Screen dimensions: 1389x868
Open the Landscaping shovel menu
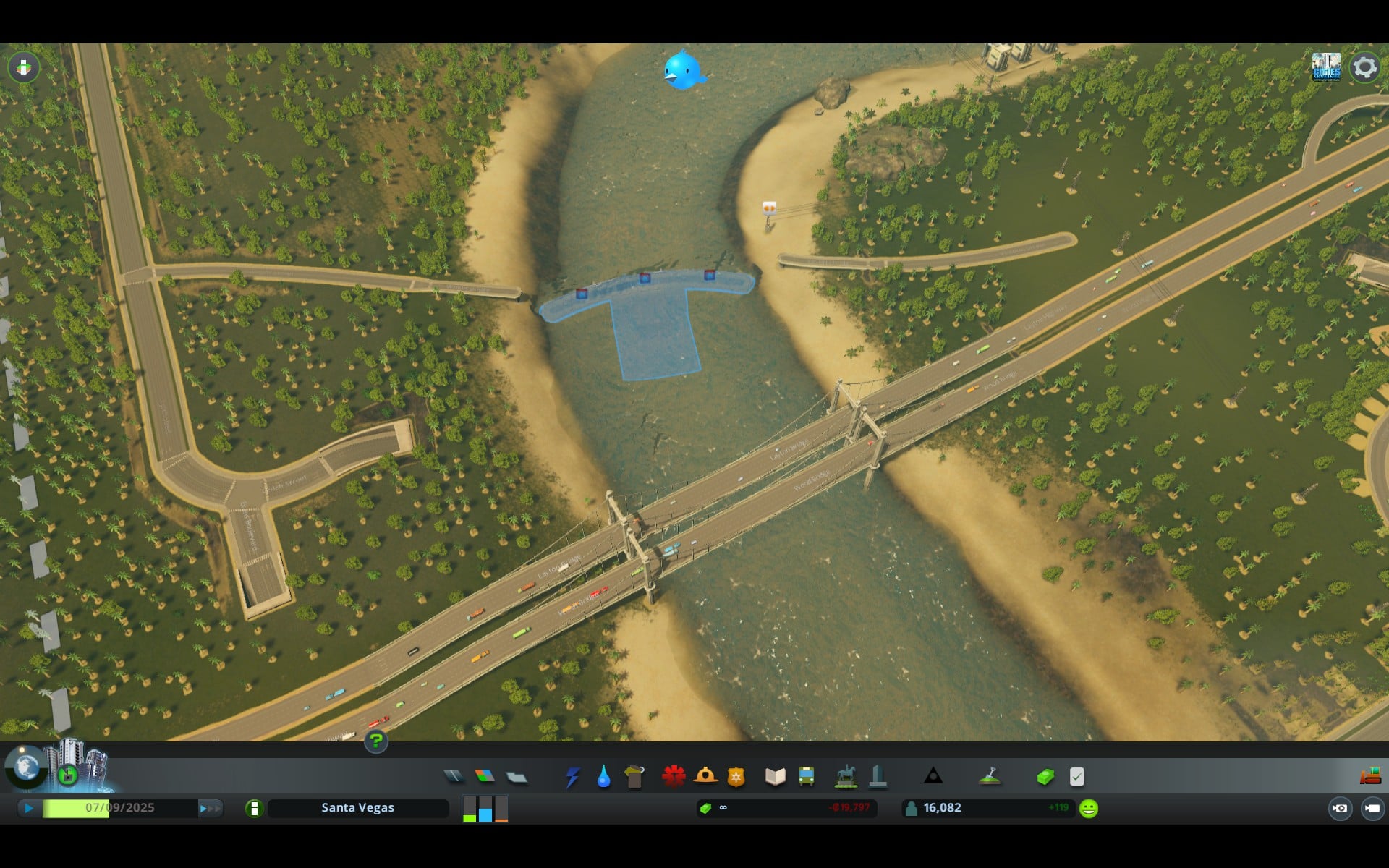tap(990, 777)
